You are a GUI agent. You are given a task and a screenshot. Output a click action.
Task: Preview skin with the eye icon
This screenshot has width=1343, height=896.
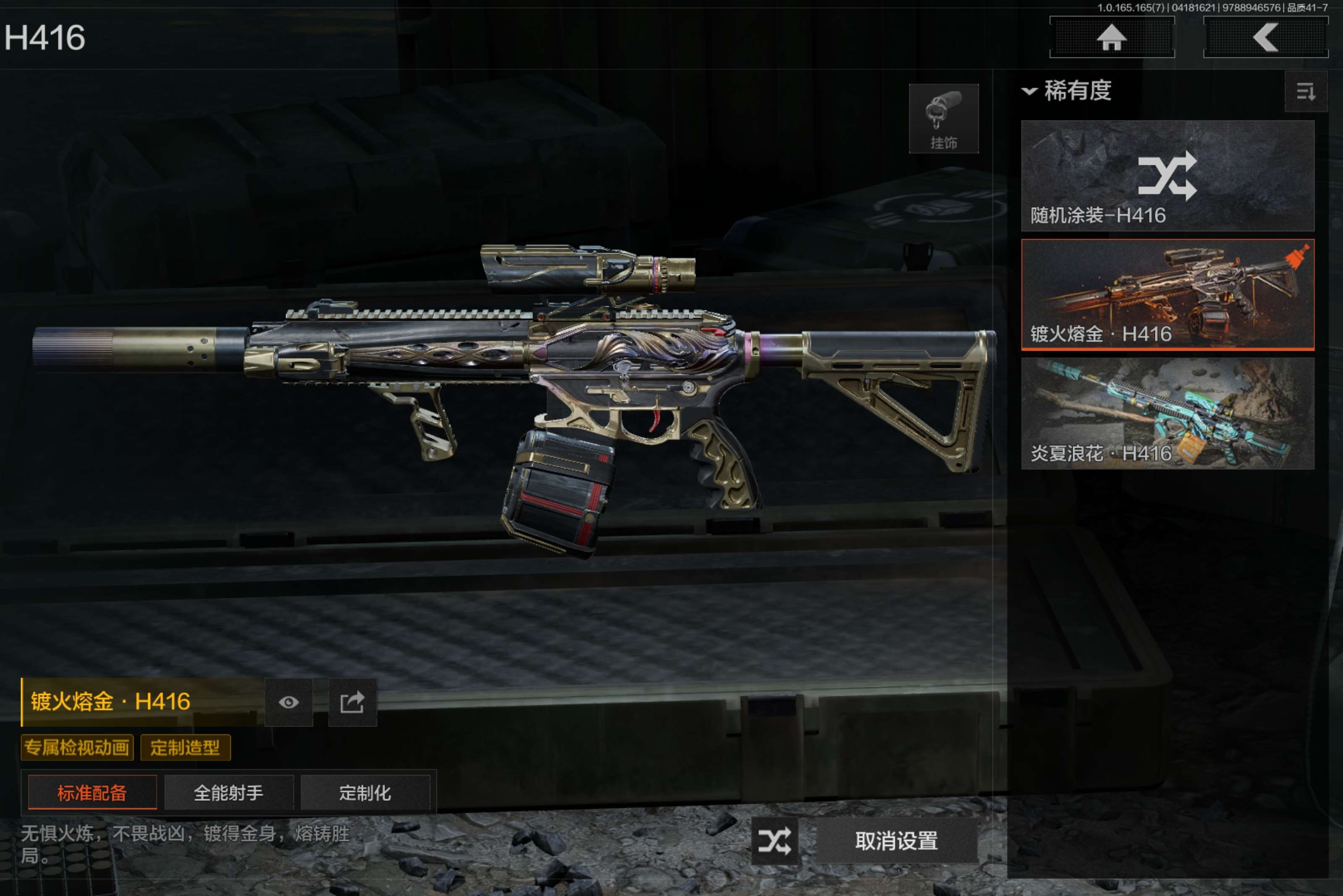(x=289, y=702)
